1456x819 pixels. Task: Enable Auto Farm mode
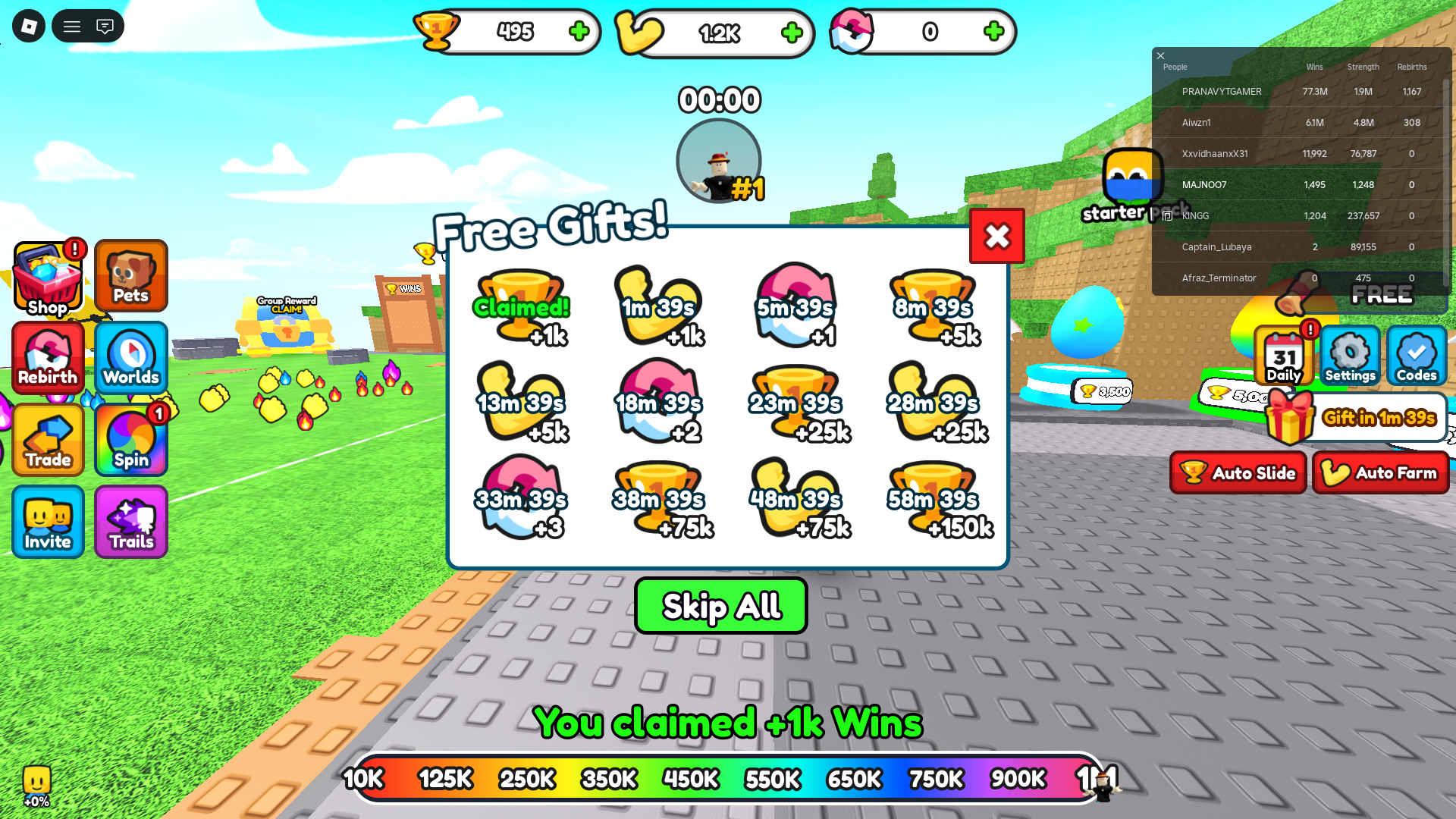[x=1381, y=472]
